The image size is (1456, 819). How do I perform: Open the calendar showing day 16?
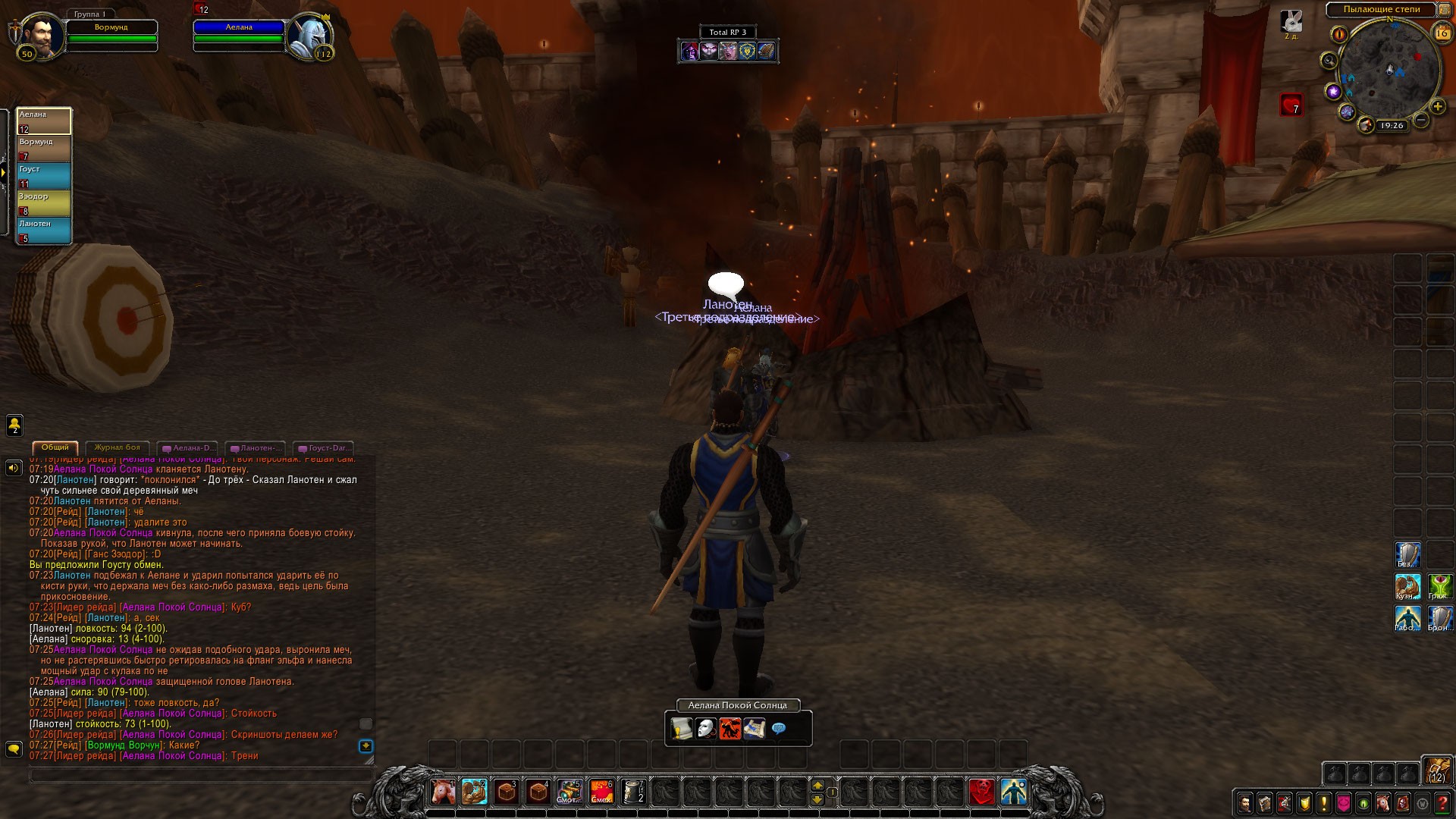(x=1441, y=33)
